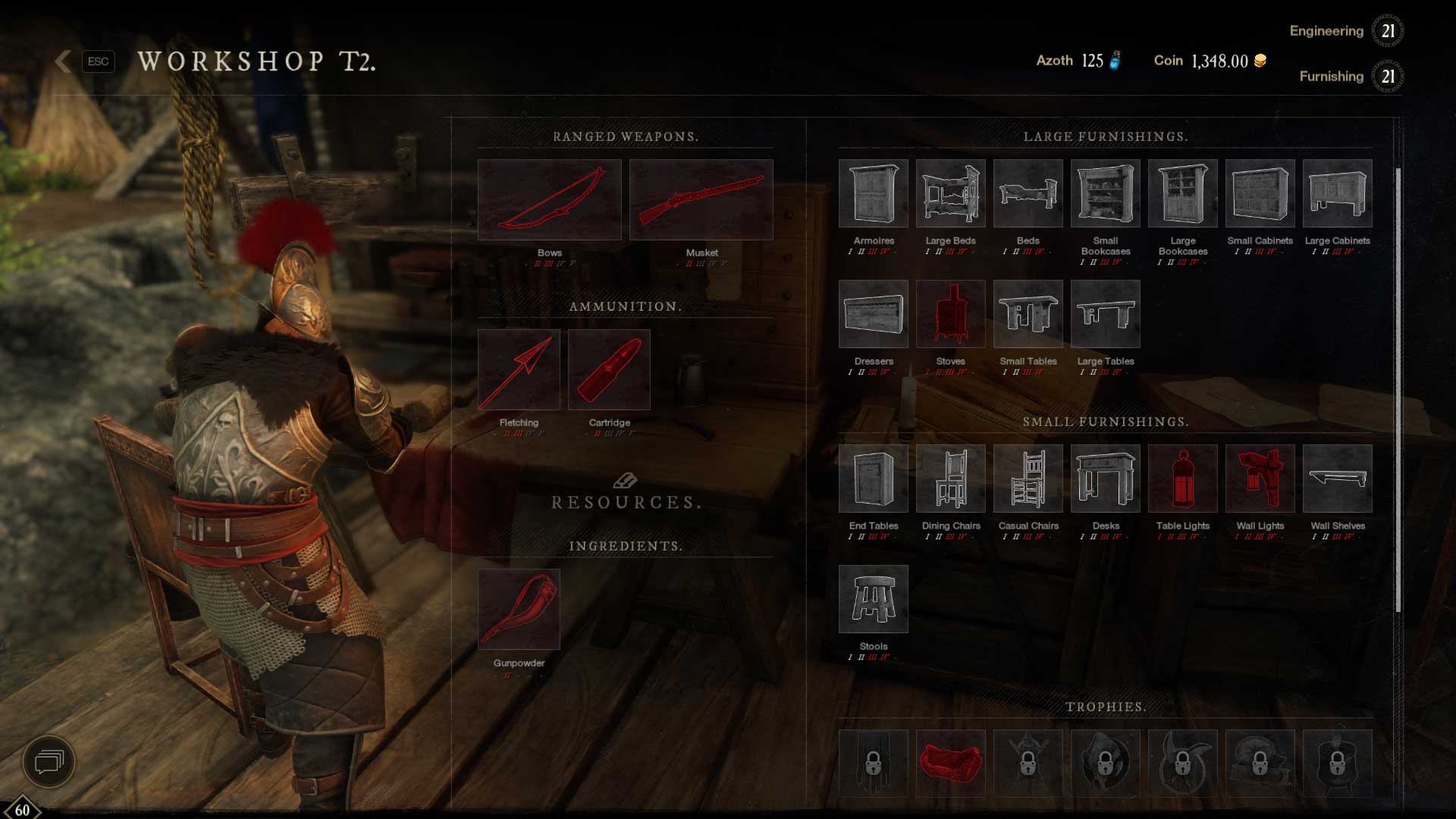The height and width of the screenshot is (819, 1456).
Task: Choose the Wall Shelves tile
Action: (1337, 479)
